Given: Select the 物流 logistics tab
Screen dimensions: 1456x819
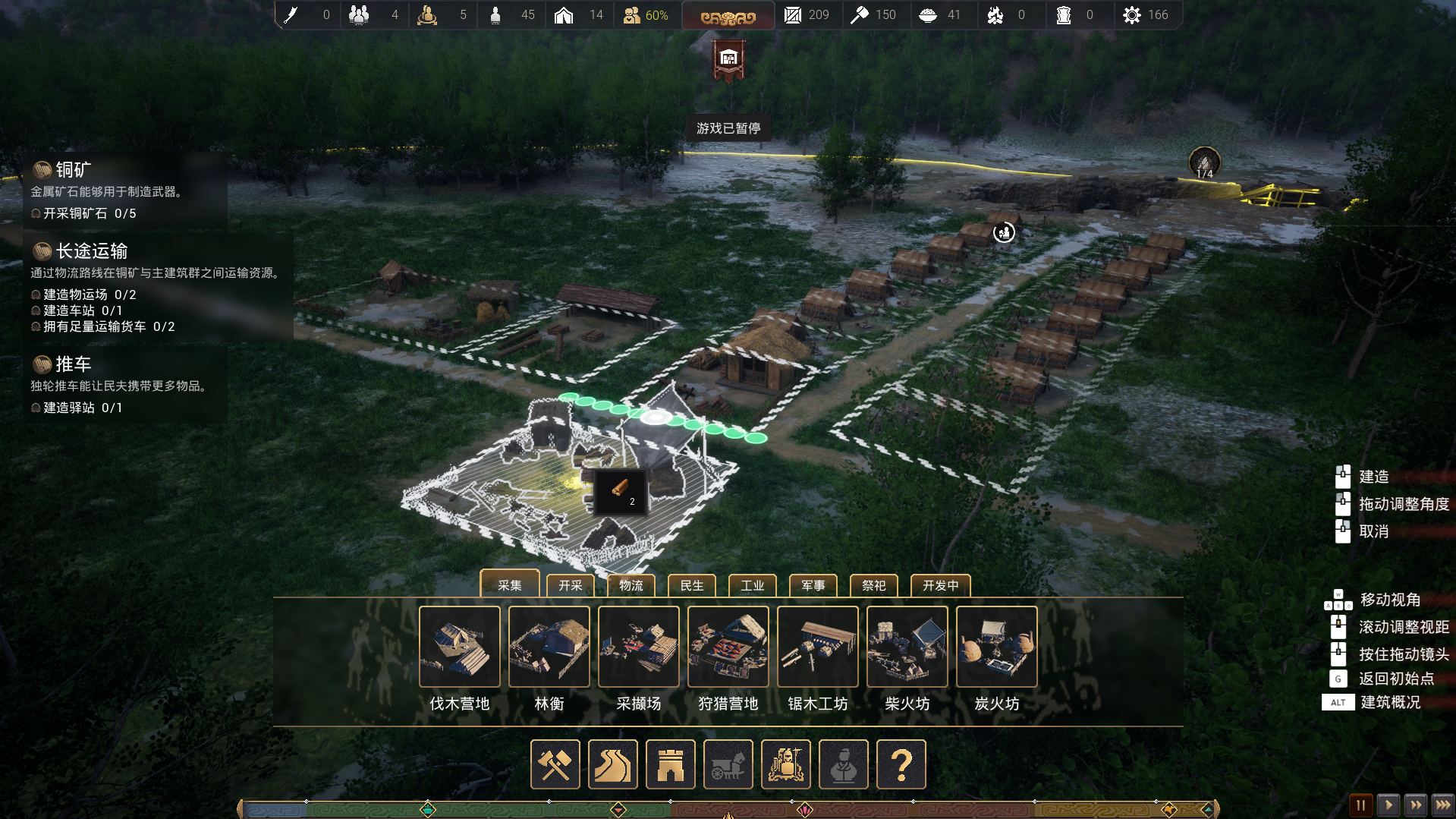Looking at the screenshot, I should 631,585.
